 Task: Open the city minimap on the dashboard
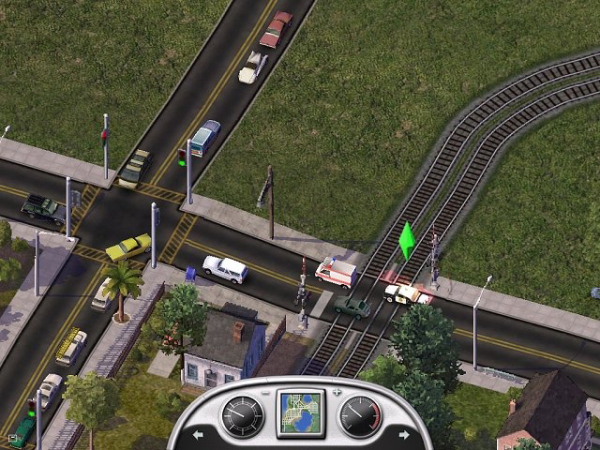301,413
